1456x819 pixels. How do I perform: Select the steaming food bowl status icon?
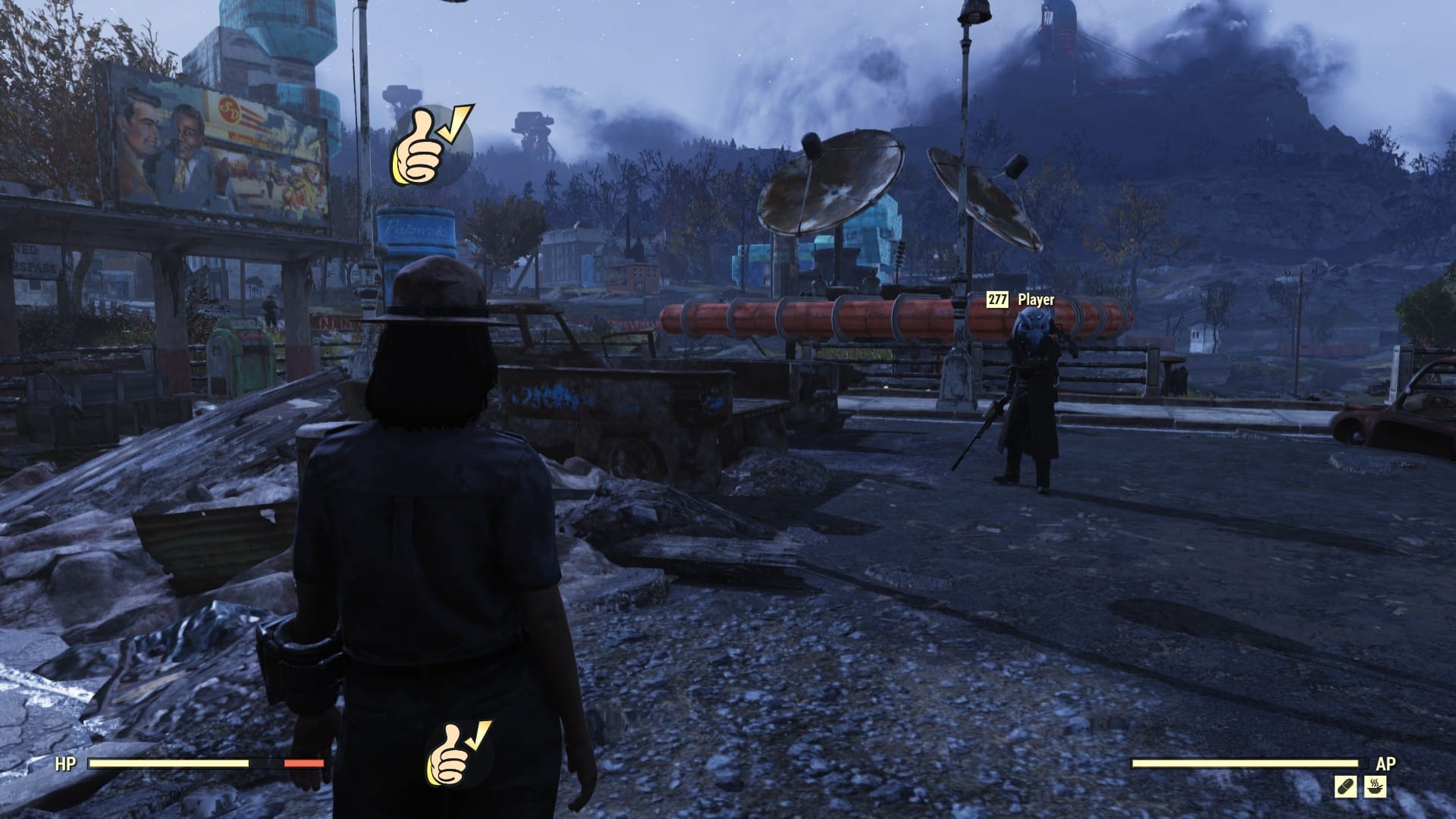1376,787
